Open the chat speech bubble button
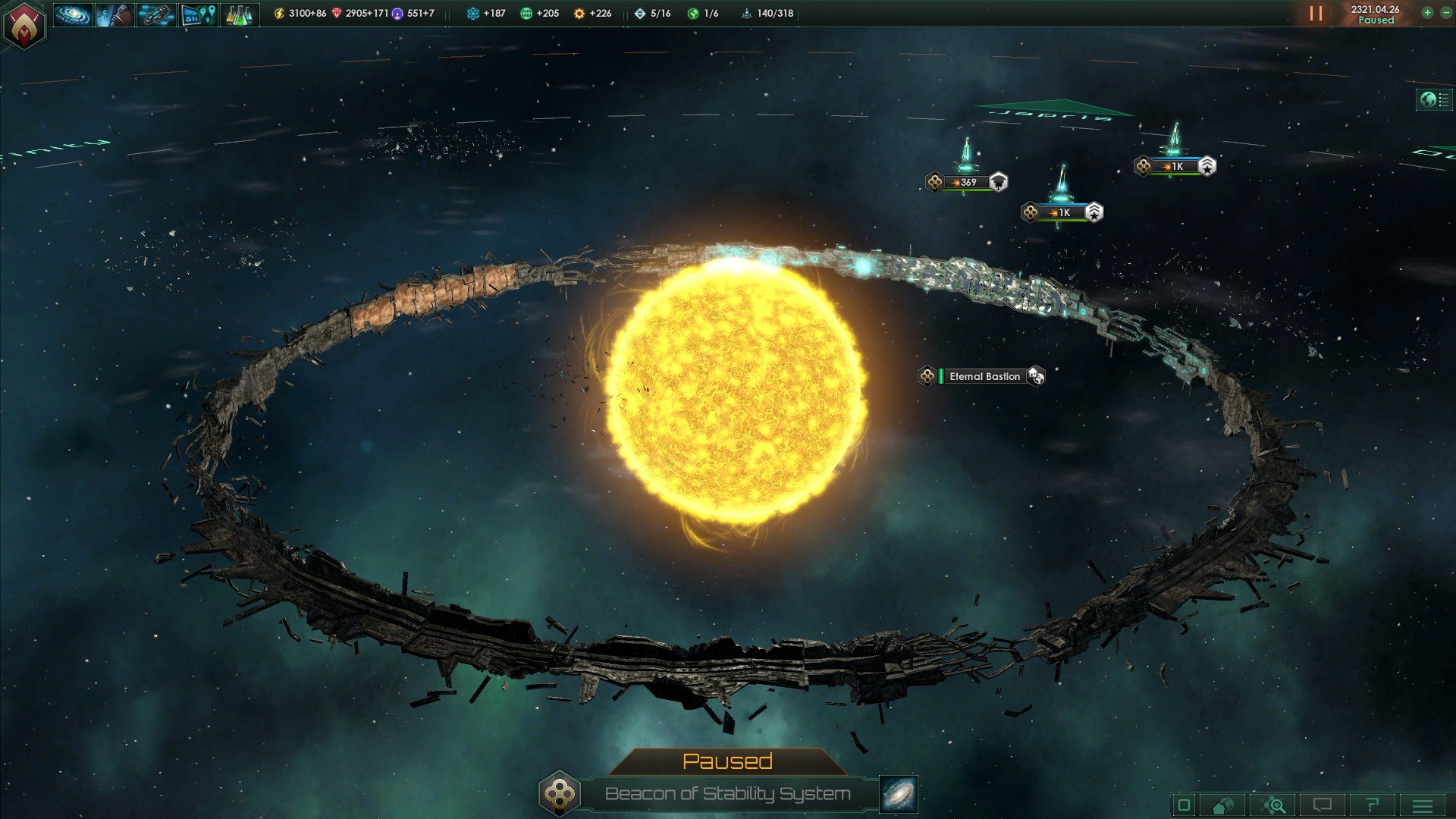 pyautogui.click(x=1323, y=805)
